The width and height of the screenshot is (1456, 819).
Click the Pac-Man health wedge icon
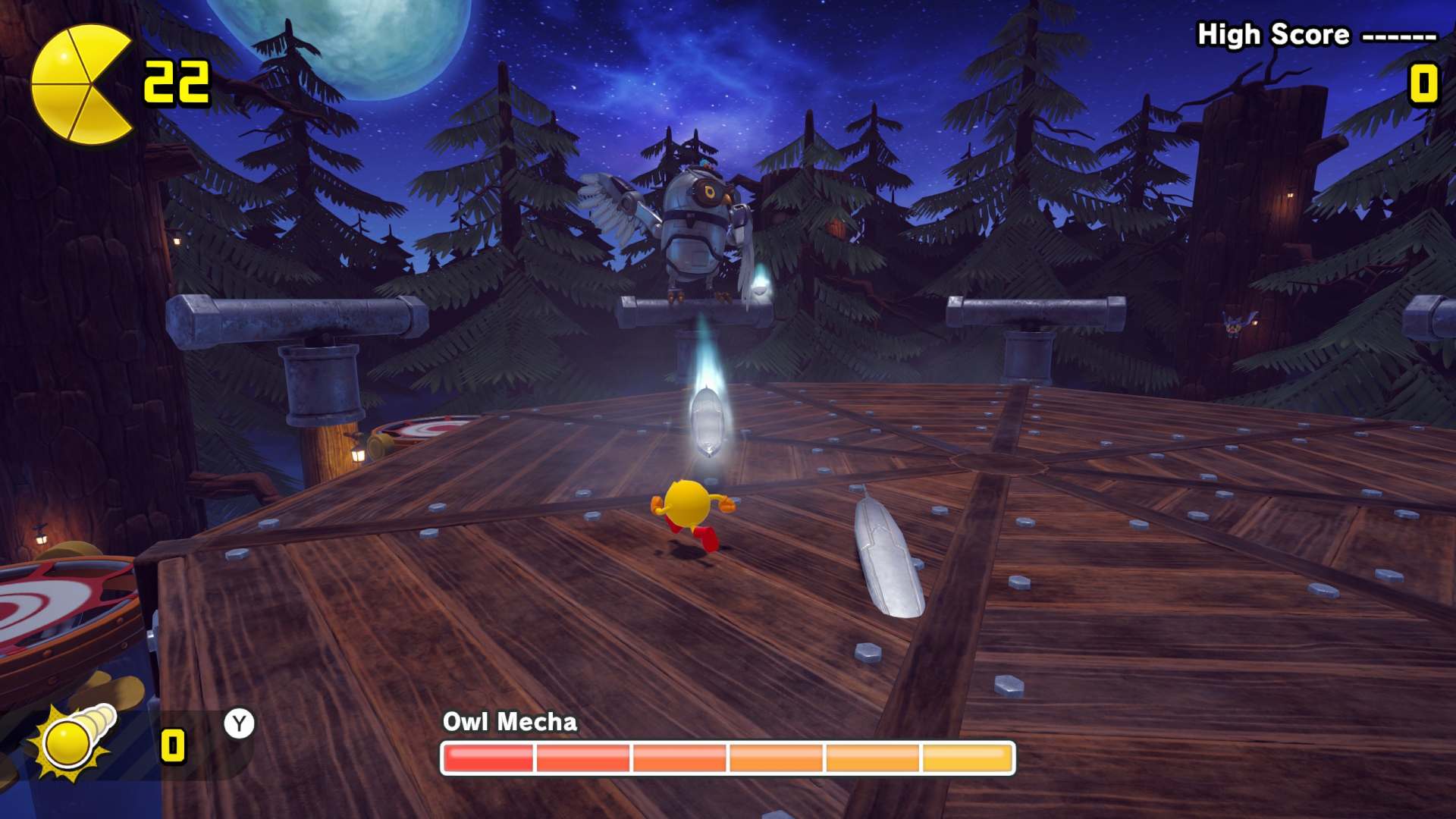80,84
